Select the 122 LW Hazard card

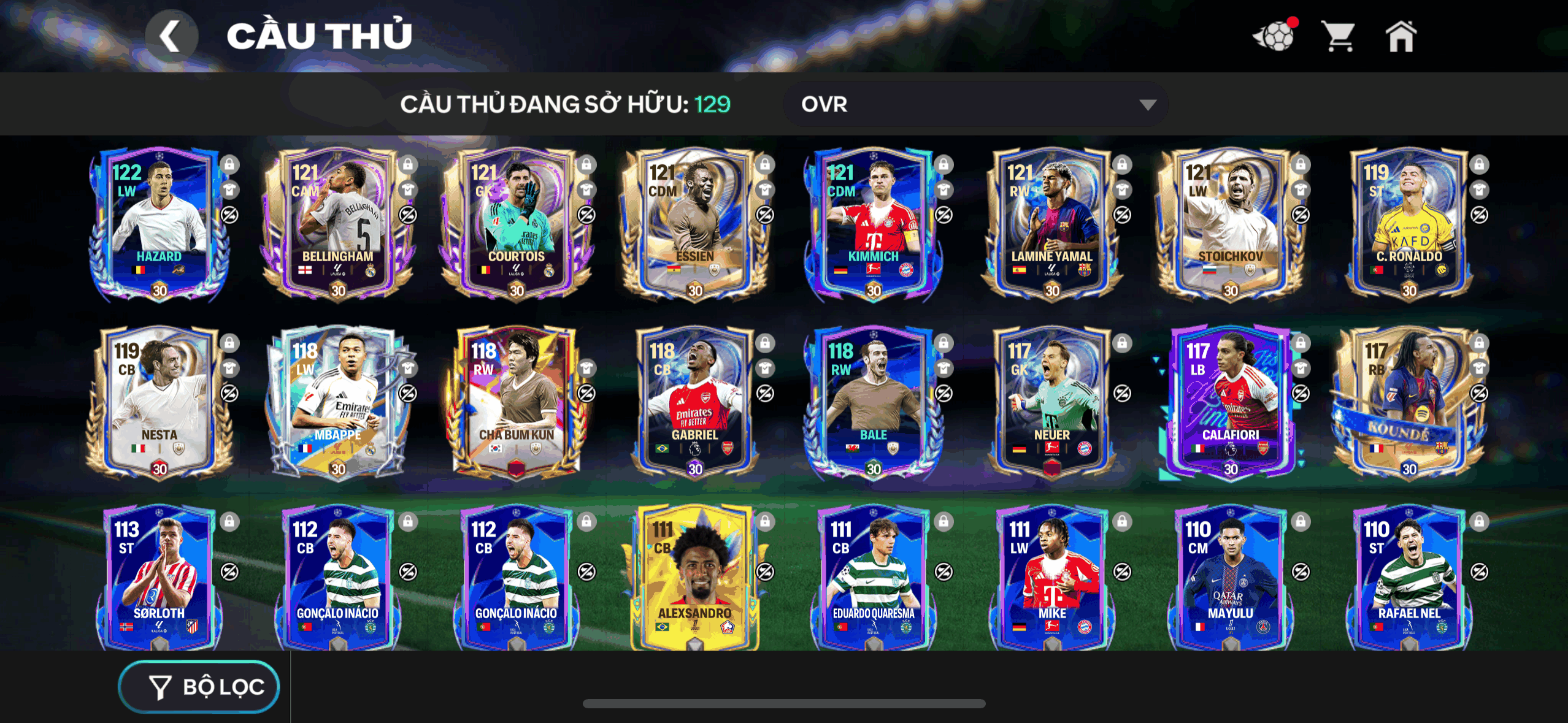(159, 224)
